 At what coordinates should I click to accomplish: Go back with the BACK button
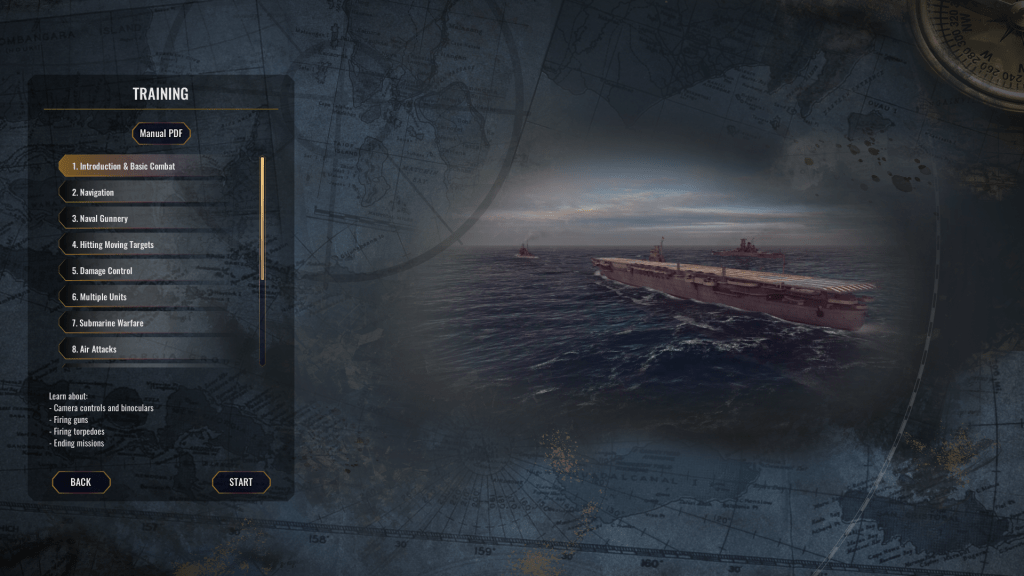(81, 482)
